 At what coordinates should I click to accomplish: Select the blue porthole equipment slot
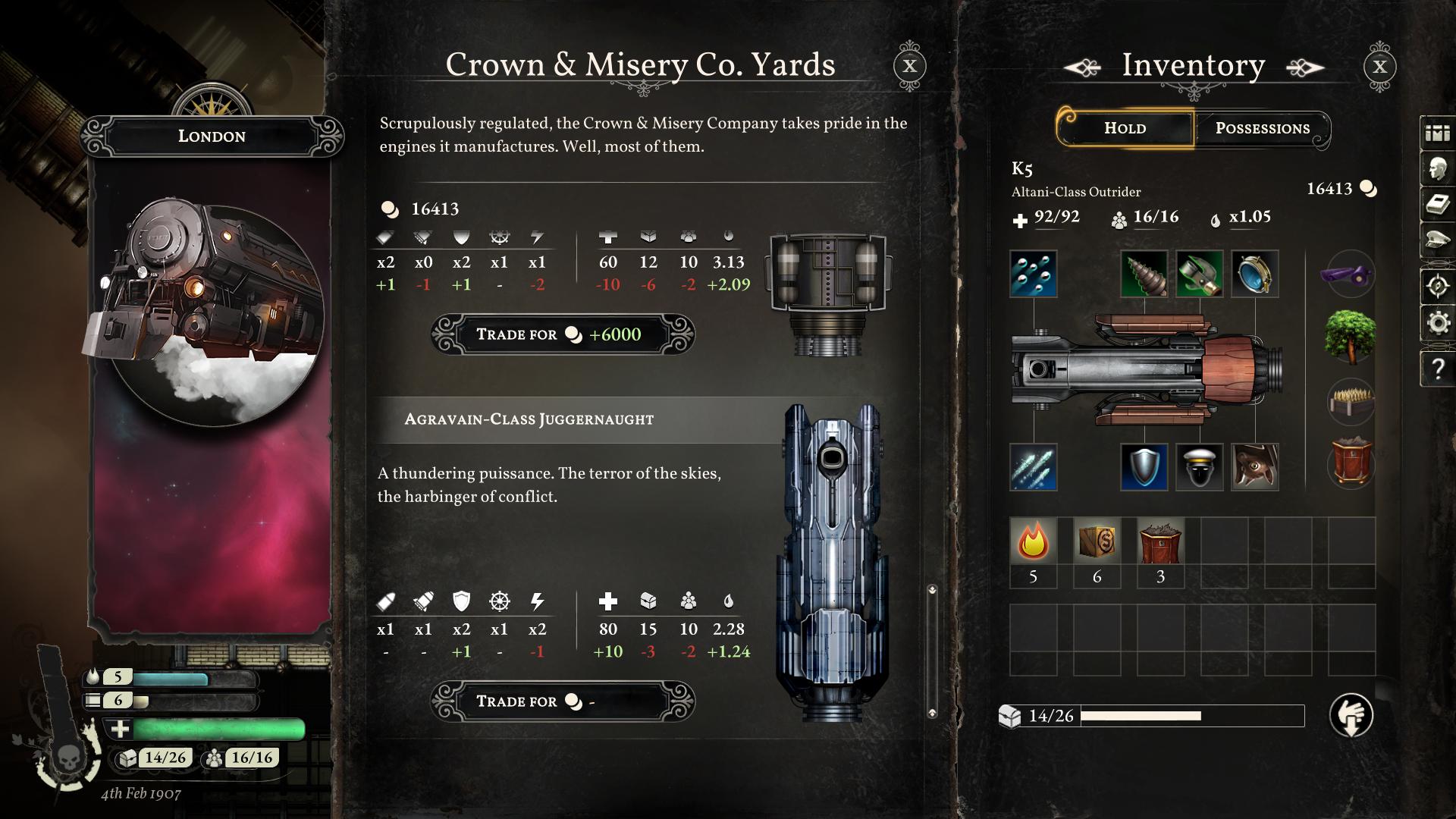click(x=1254, y=274)
